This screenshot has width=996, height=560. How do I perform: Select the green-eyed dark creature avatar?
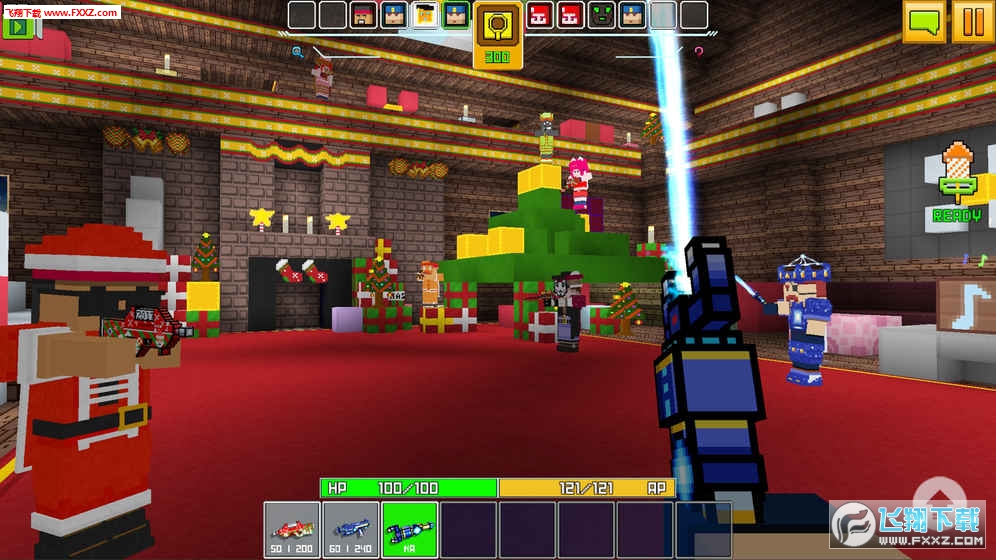[602, 15]
